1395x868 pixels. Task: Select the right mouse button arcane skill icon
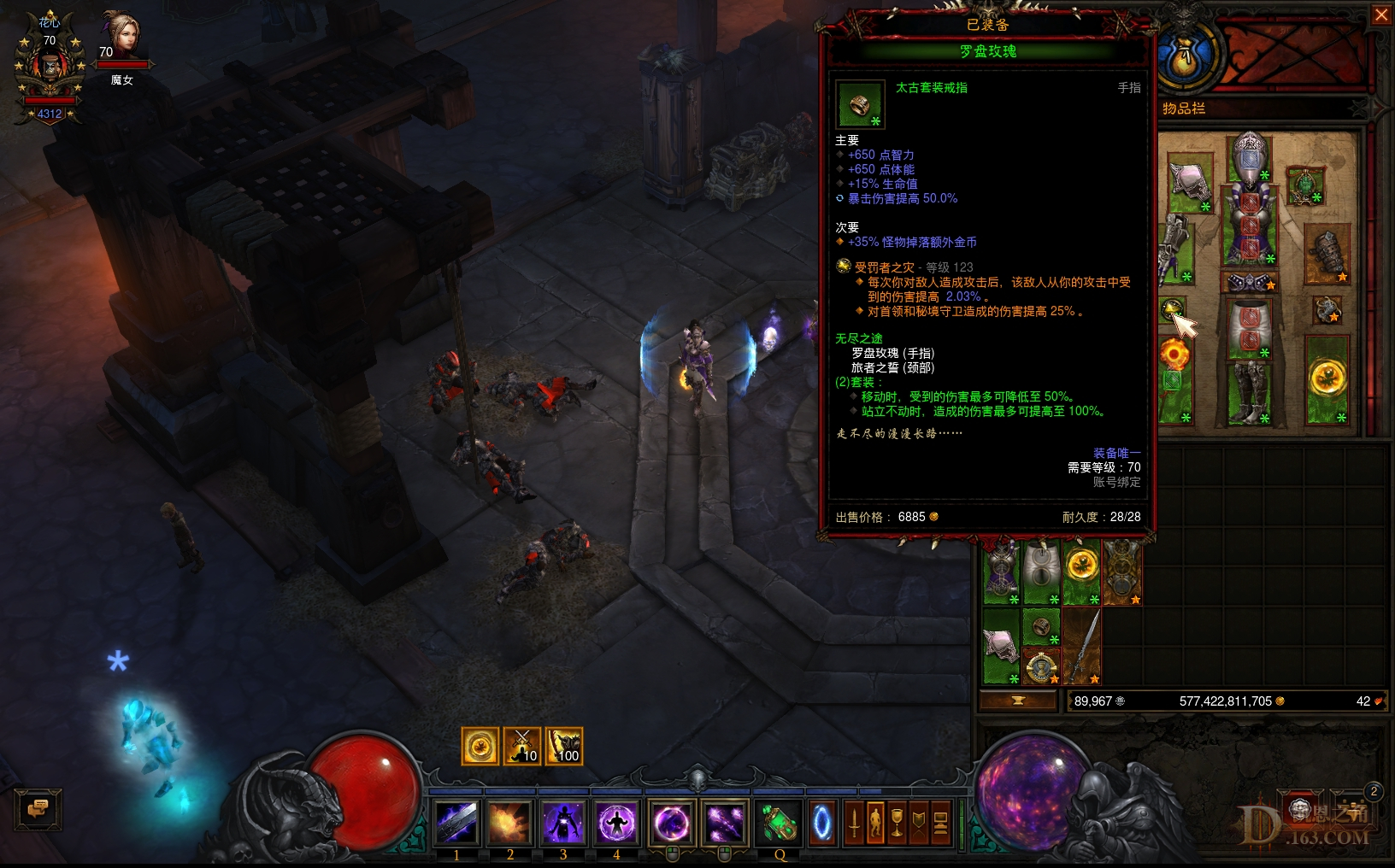726,821
